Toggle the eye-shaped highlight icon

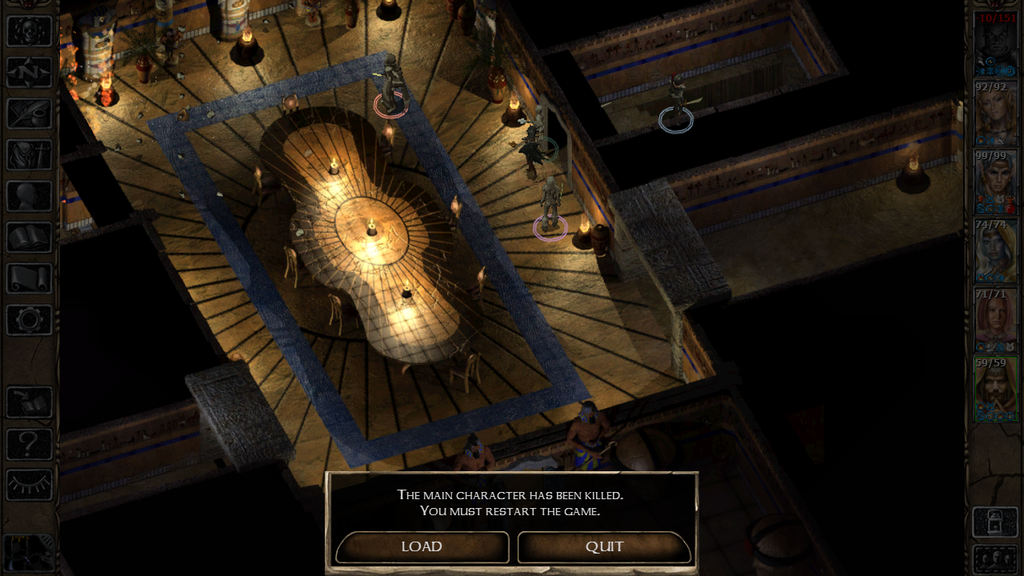(x=29, y=484)
